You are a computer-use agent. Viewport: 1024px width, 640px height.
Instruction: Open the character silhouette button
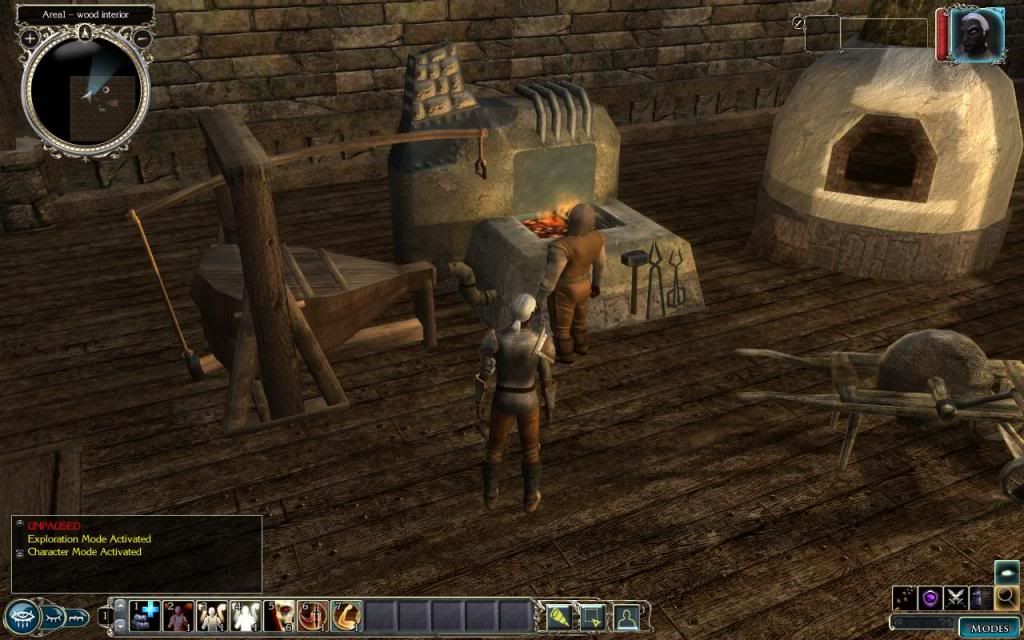627,616
